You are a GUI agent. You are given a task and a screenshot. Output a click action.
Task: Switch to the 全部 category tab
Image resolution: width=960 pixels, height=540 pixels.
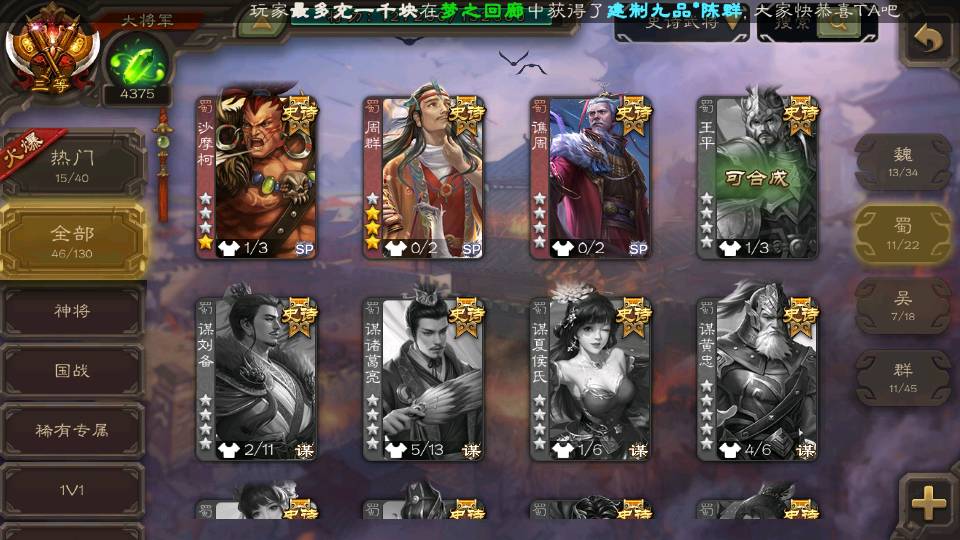72,240
